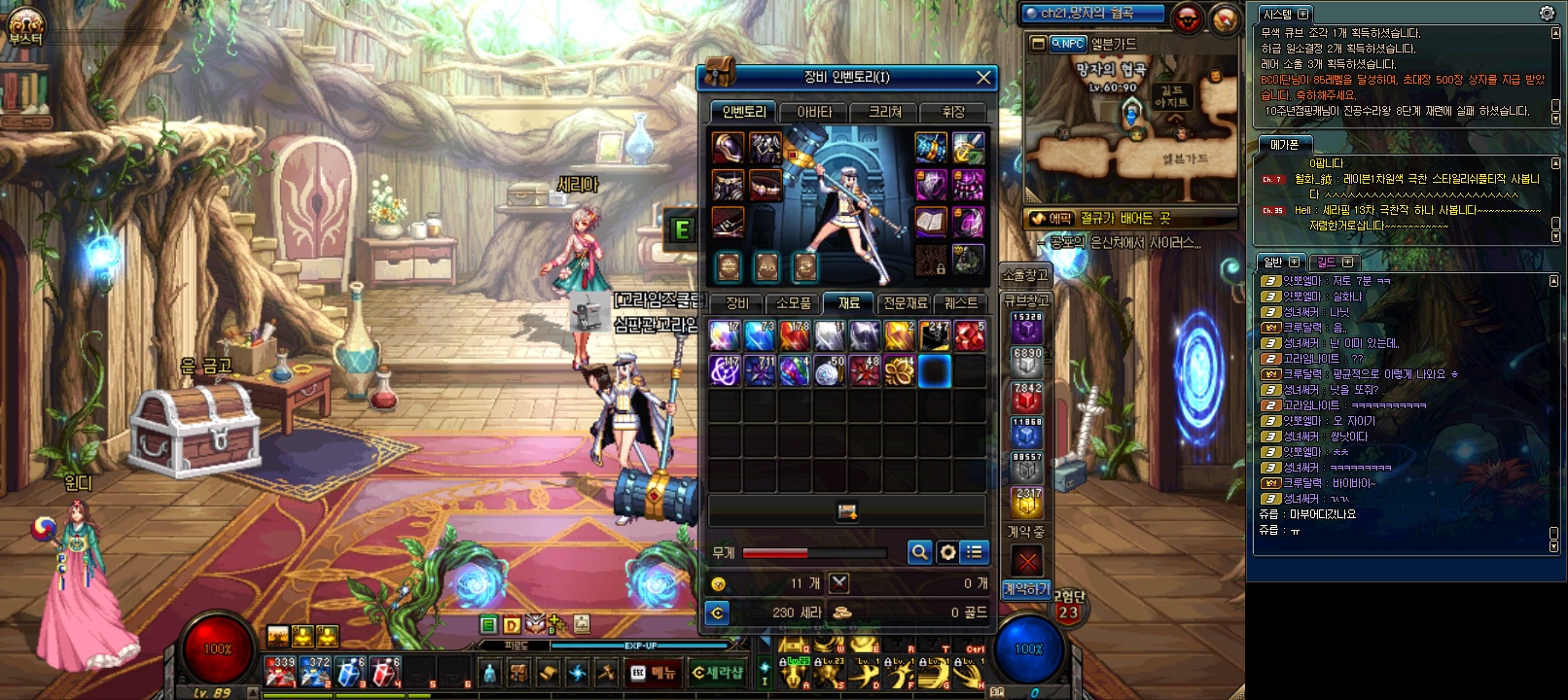Switch to the 아바타 (Avatar) tab
Viewport: 1568px width, 700px height.
pyautogui.click(x=814, y=112)
